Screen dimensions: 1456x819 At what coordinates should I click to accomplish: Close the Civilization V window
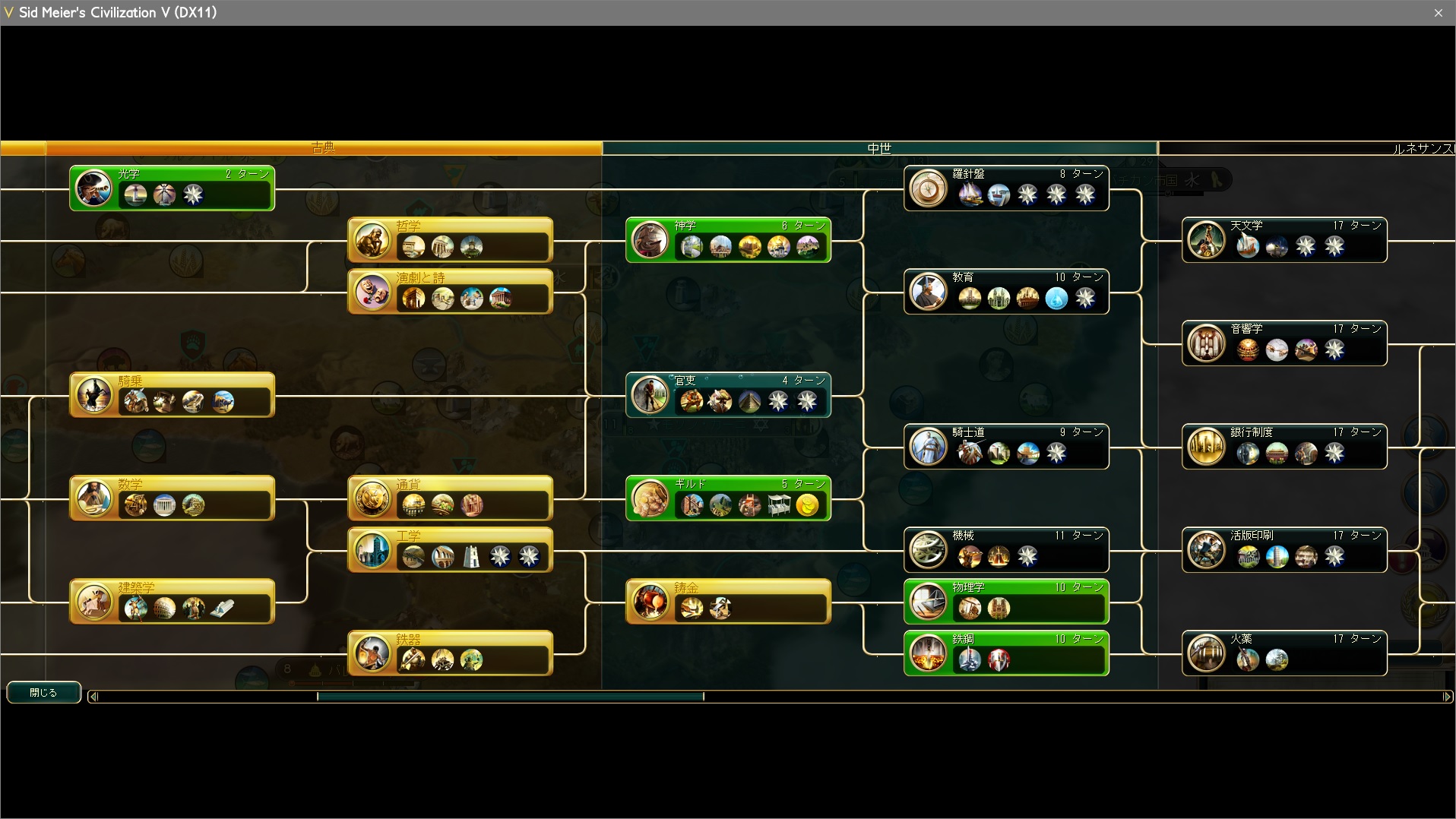click(x=1438, y=13)
